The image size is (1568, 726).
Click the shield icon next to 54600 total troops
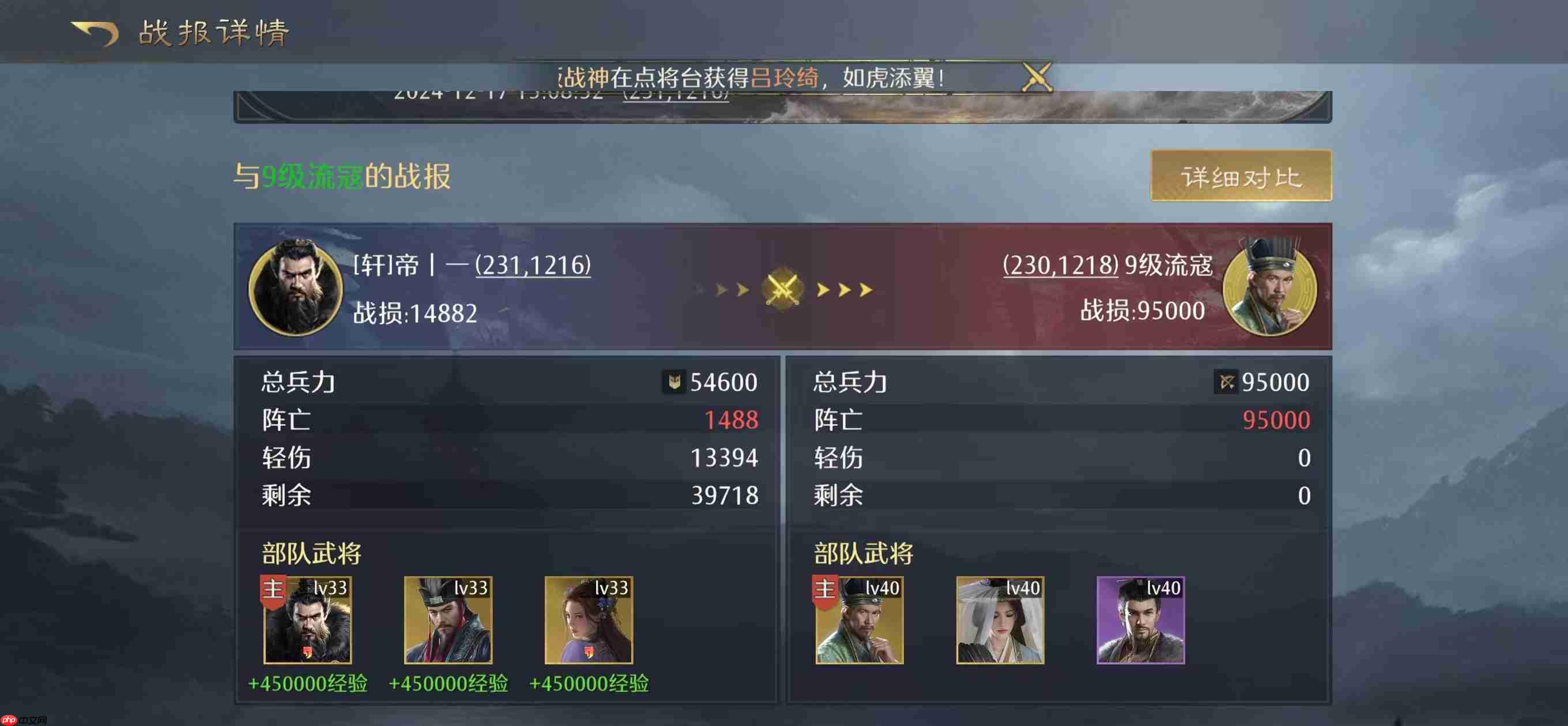click(x=673, y=382)
